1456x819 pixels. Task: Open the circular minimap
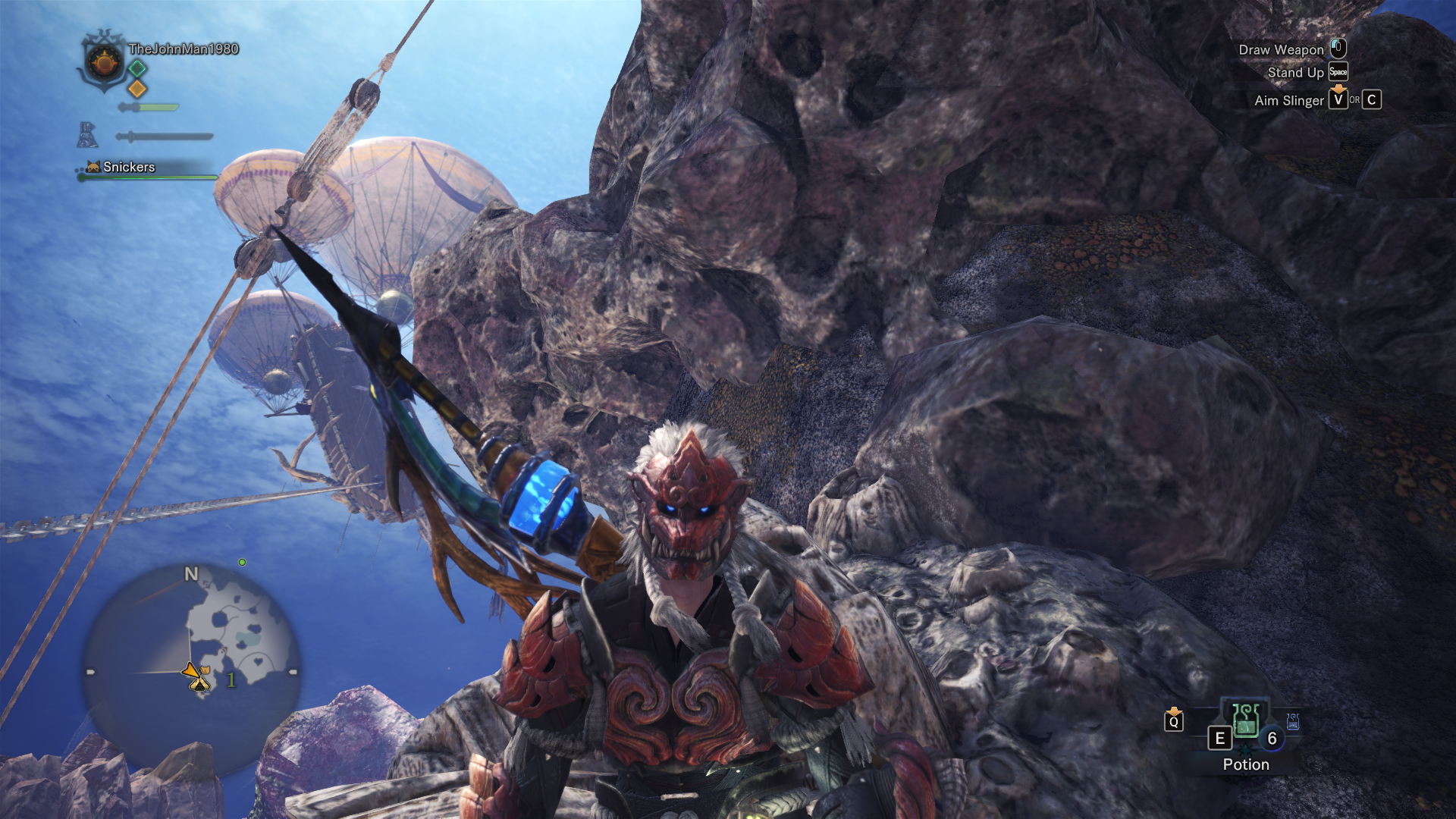click(x=191, y=667)
